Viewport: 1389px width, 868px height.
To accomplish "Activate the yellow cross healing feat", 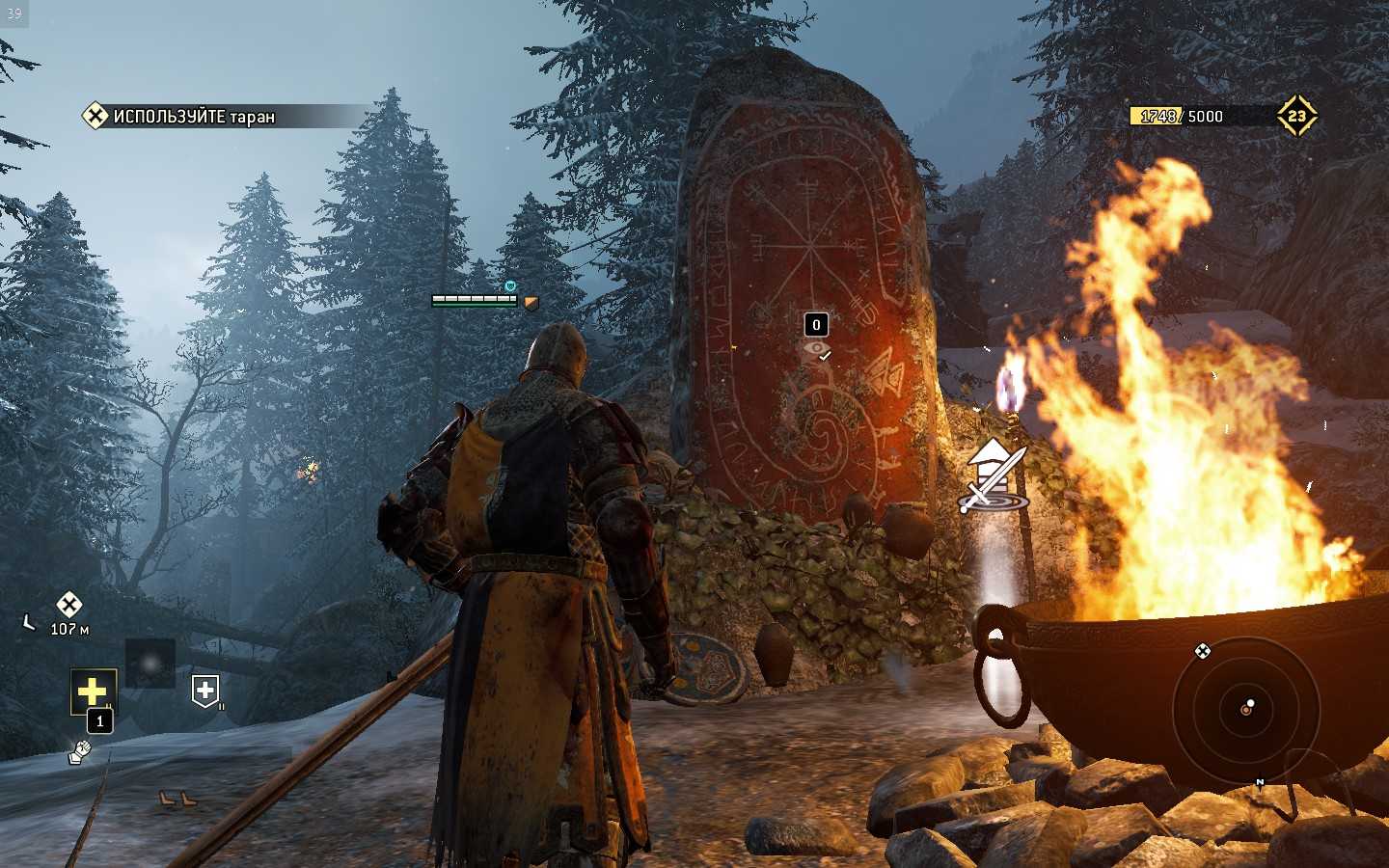I will [93, 692].
